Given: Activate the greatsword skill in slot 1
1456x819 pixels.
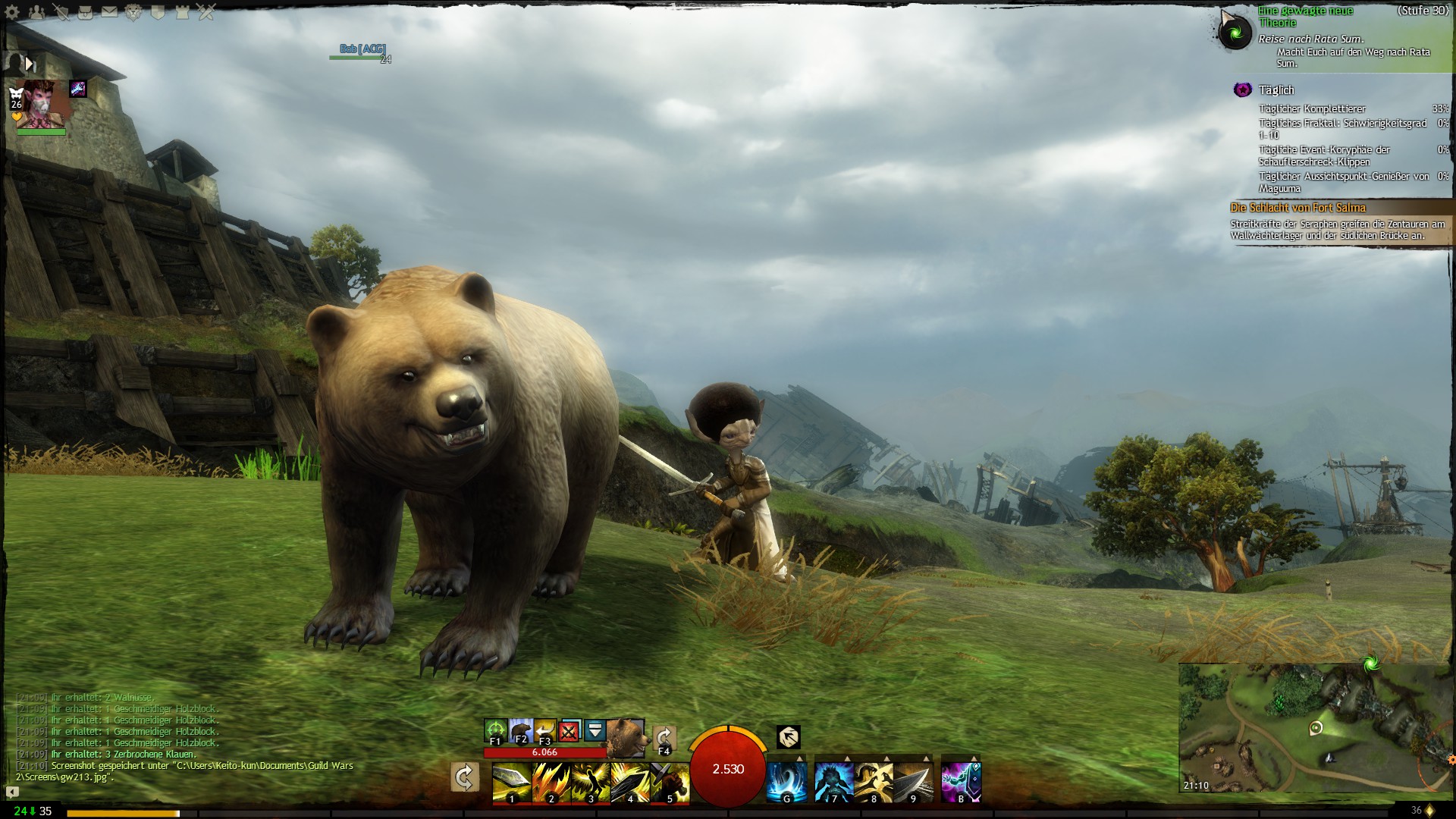Looking at the screenshot, I should tap(512, 783).
